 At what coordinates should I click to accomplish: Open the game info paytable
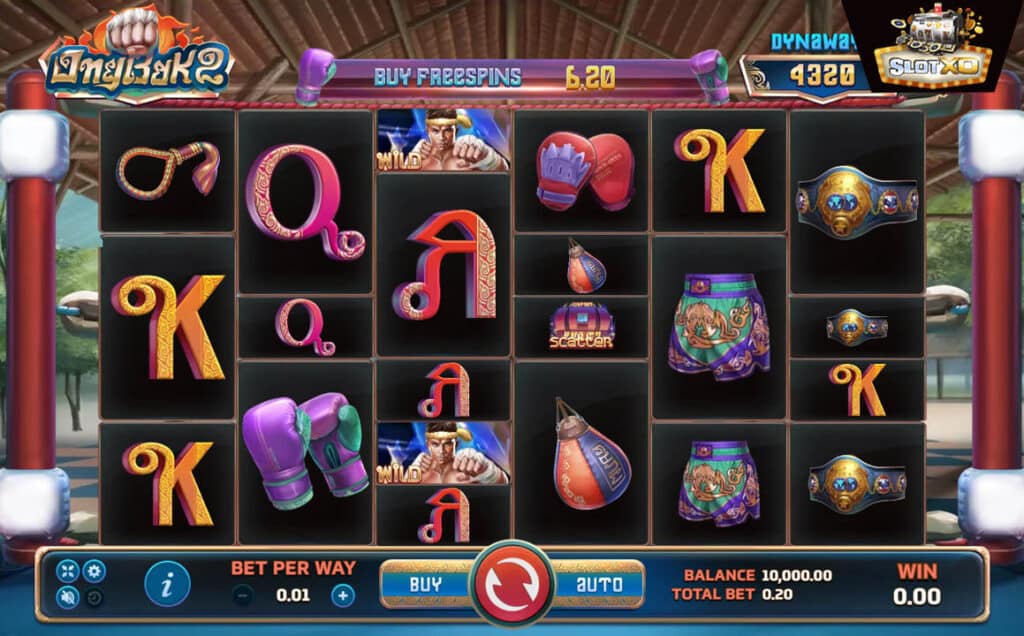click(167, 584)
